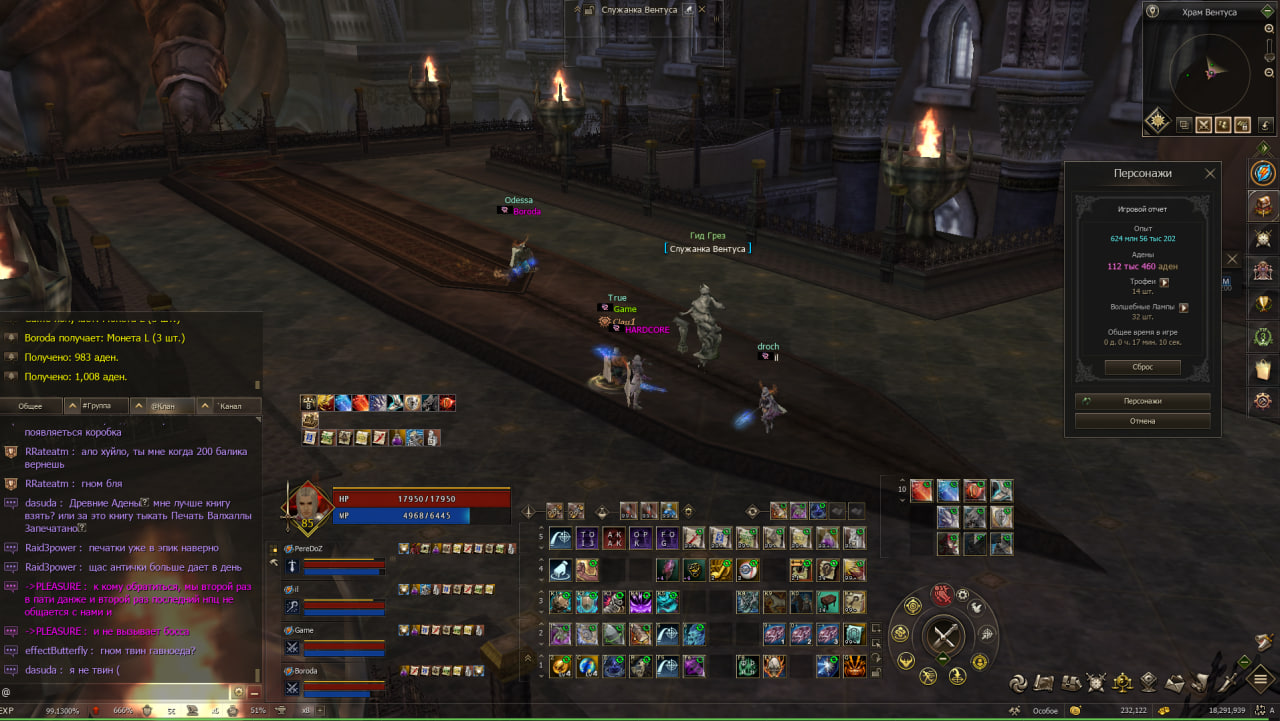Select the wide Персонажи button above Отмена
The width and height of the screenshot is (1280, 721).
pyautogui.click(x=1142, y=401)
